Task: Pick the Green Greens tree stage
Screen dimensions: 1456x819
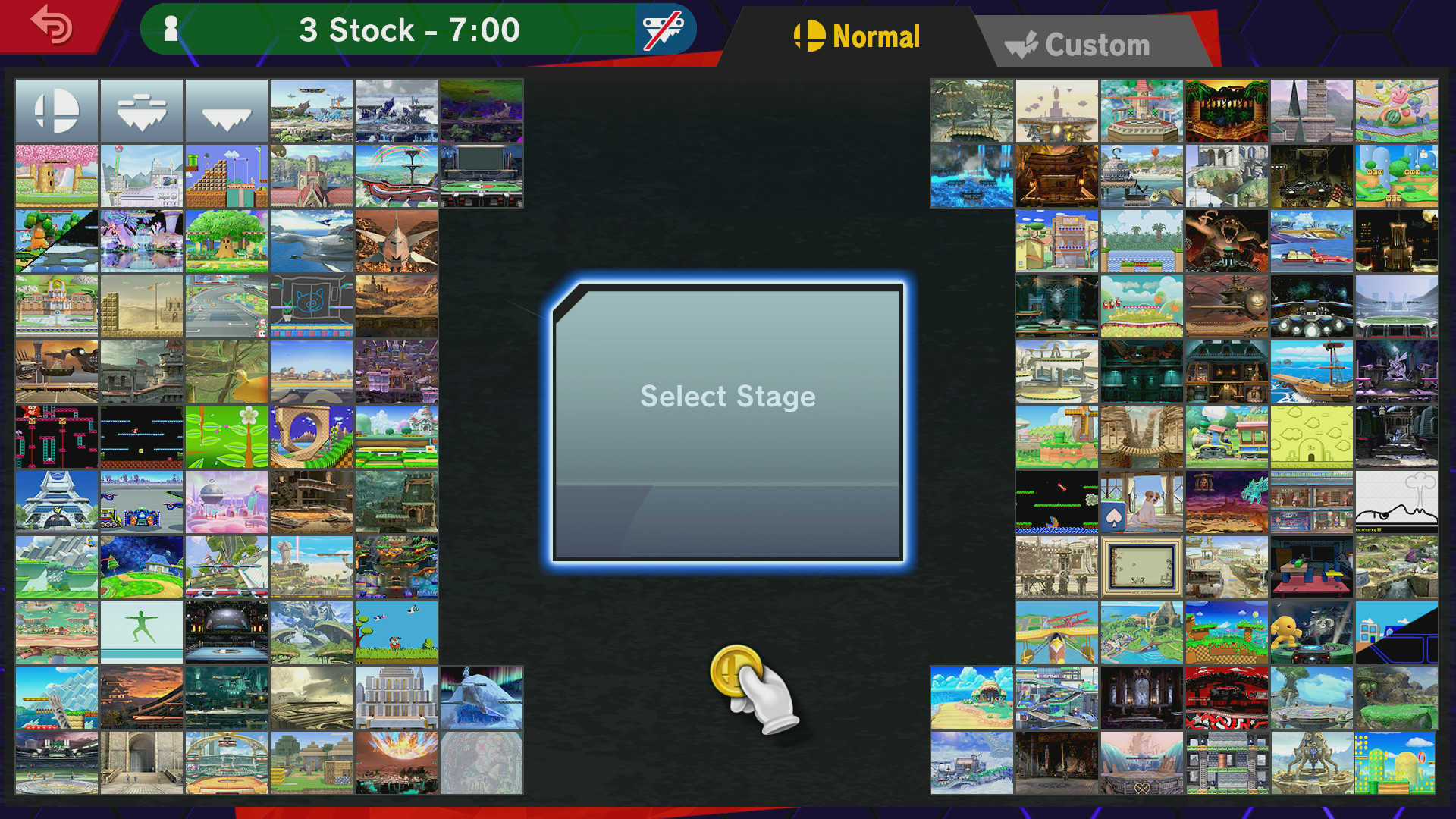Action: point(227,241)
